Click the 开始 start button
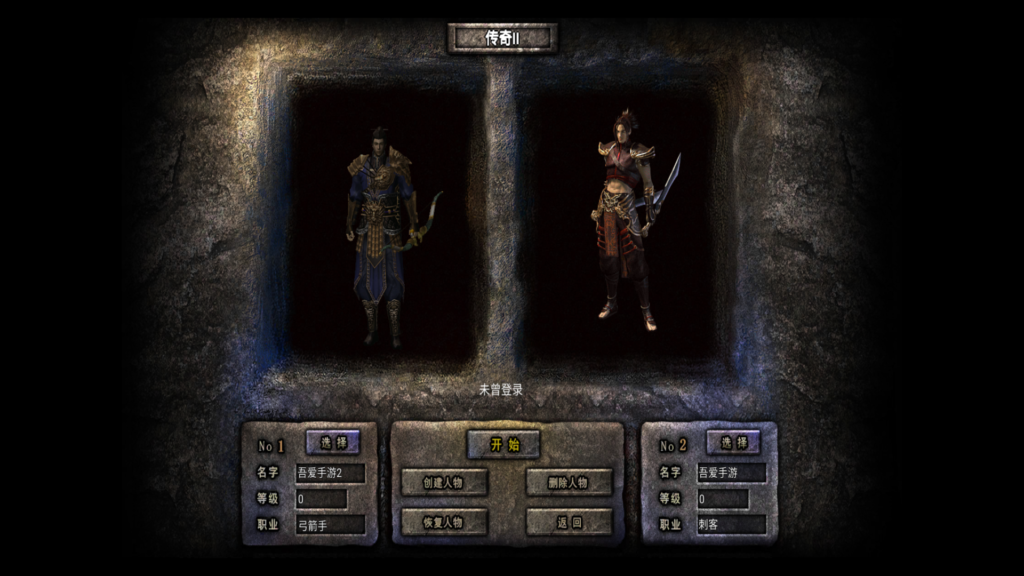Screen dimensions: 1024x576 (x=503, y=445)
